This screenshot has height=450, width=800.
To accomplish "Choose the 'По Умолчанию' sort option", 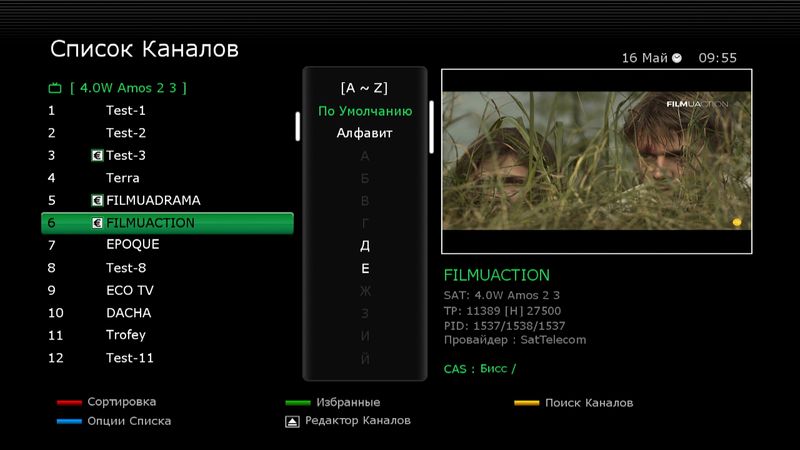I will tap(365, 111).
